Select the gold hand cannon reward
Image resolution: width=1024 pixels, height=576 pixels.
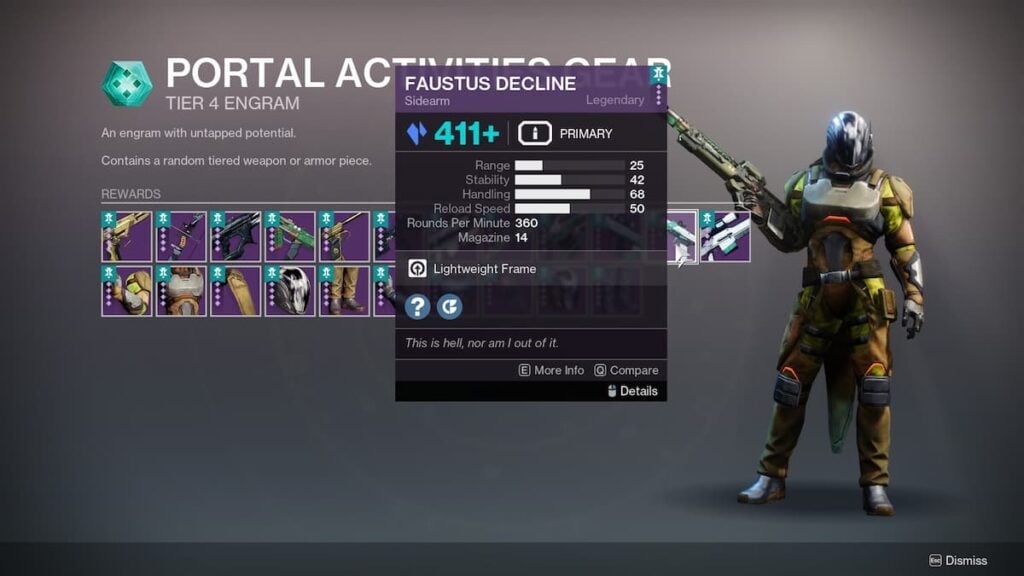click(x=127, y=237)
